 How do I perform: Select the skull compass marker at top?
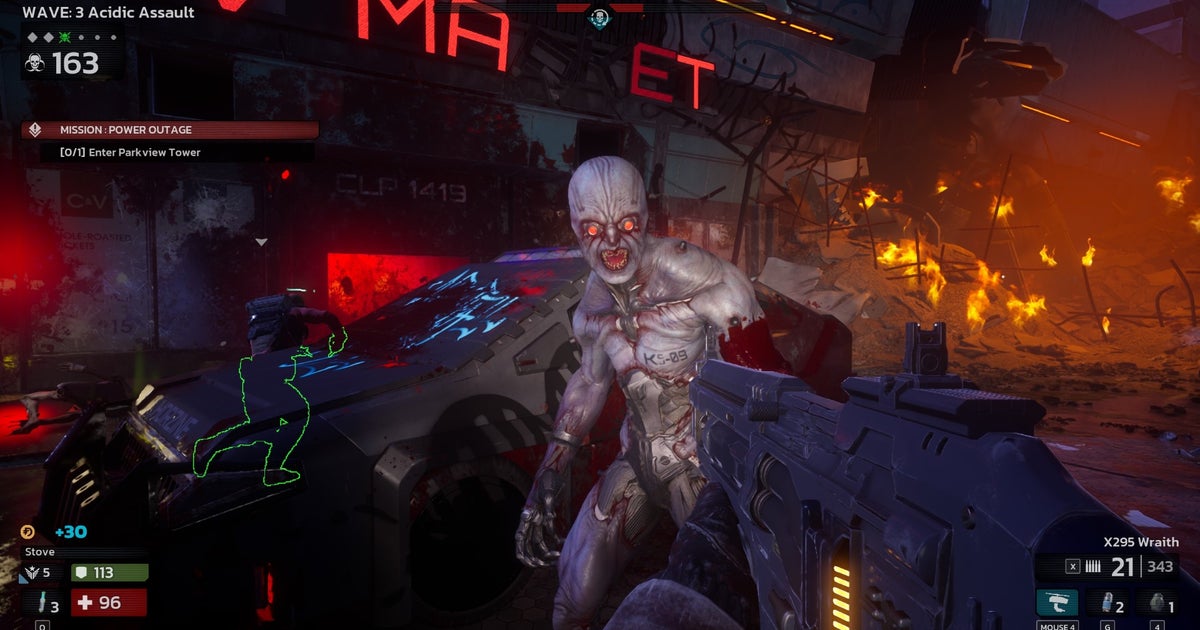[600, 17]
